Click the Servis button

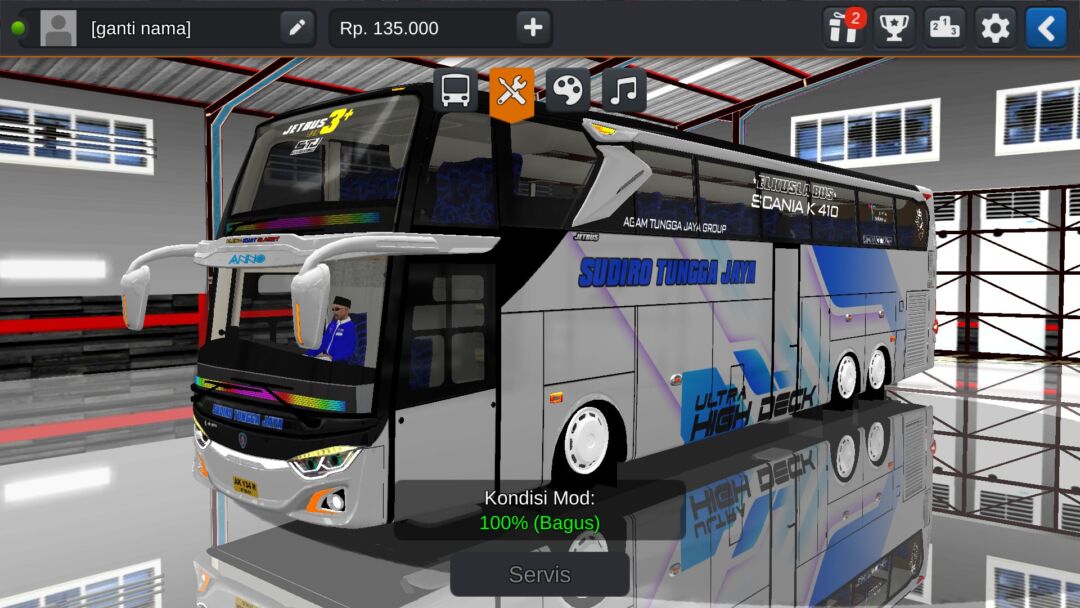[x=539, y=575]
